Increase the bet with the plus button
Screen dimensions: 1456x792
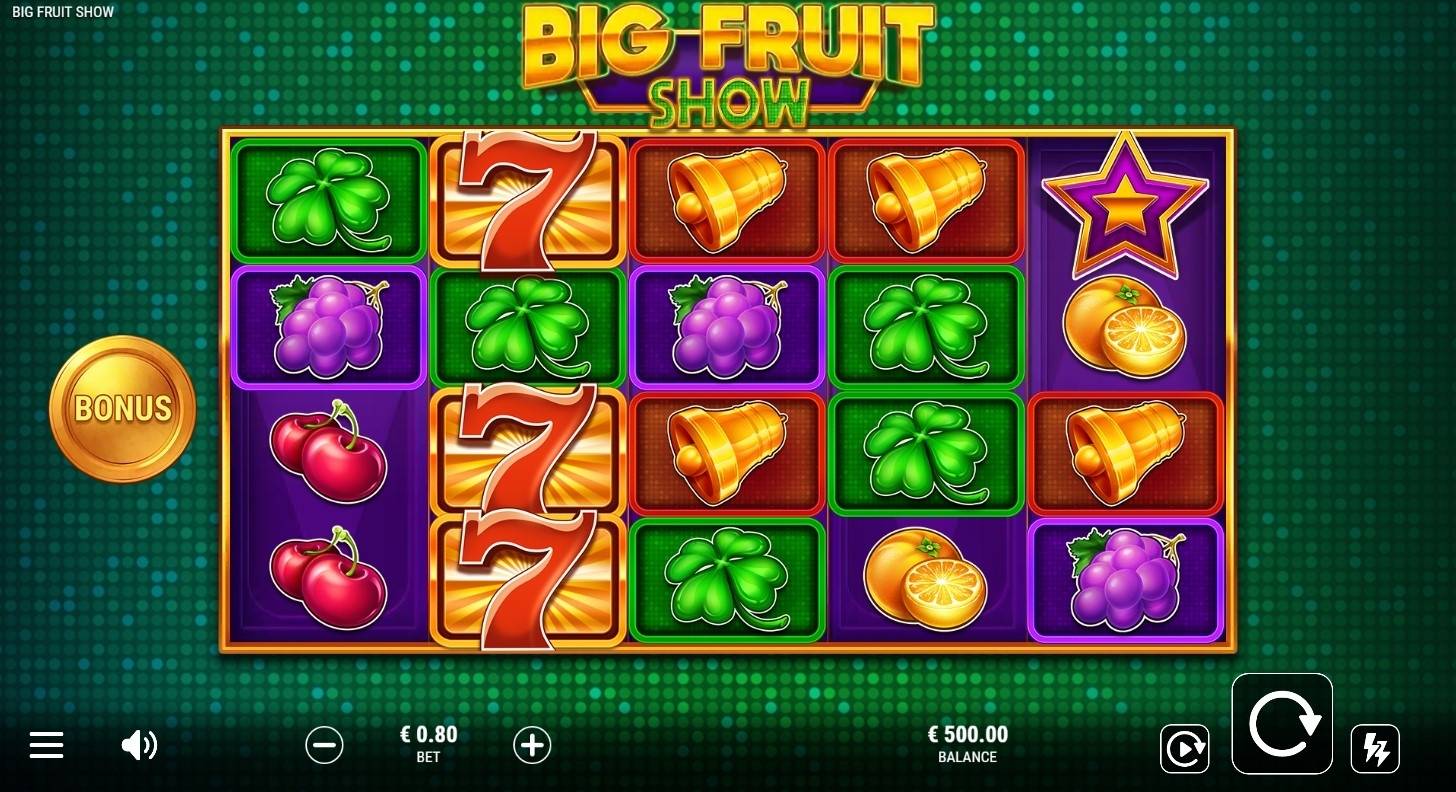pos(533,745)
